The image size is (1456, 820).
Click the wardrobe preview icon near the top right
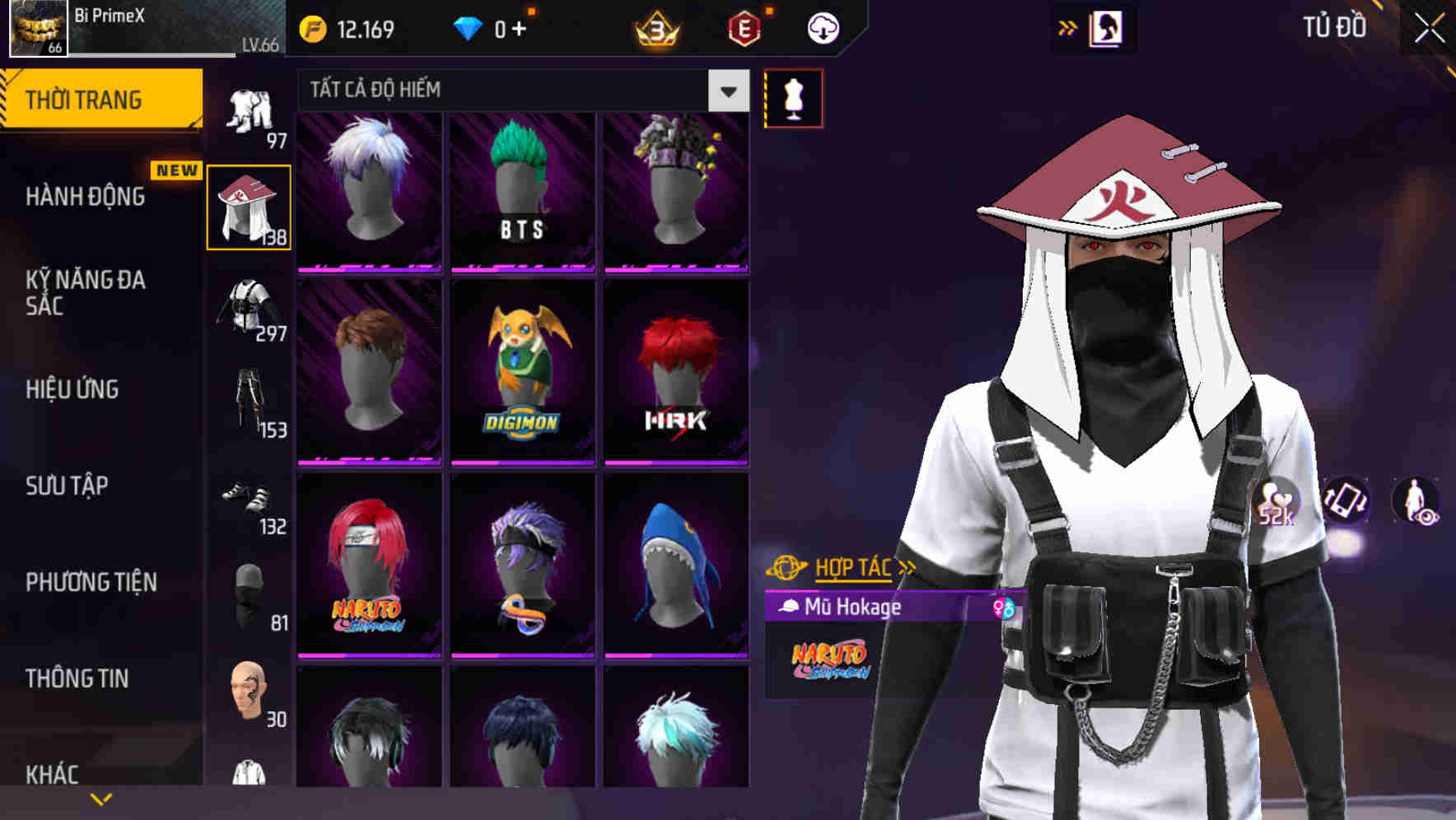pyautogui.click(x=1107, y=27)
